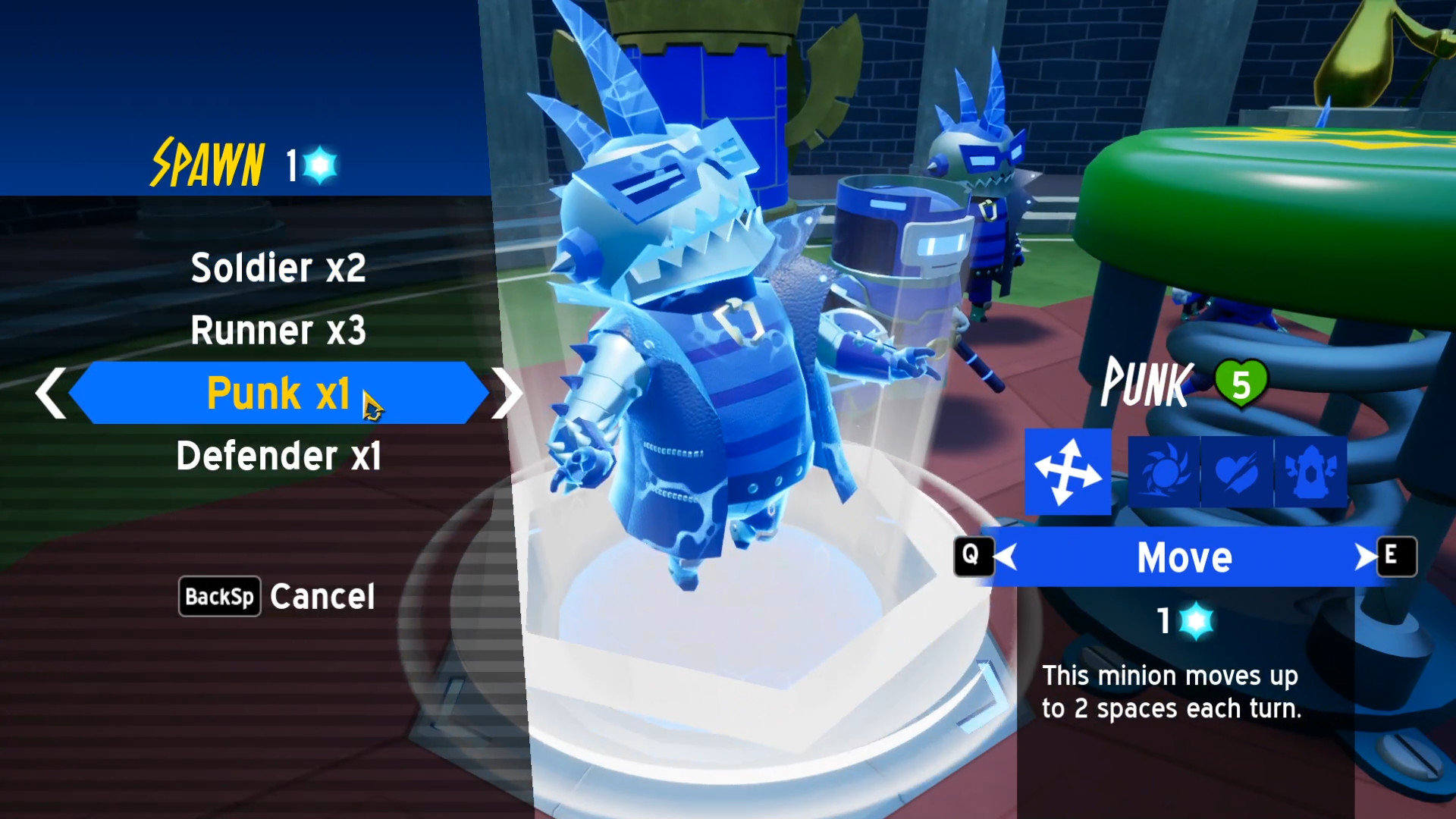Click Cancel to exit the spawn menu
The width and height of the screenshot is (1456, 819).
tap(322, 596)
